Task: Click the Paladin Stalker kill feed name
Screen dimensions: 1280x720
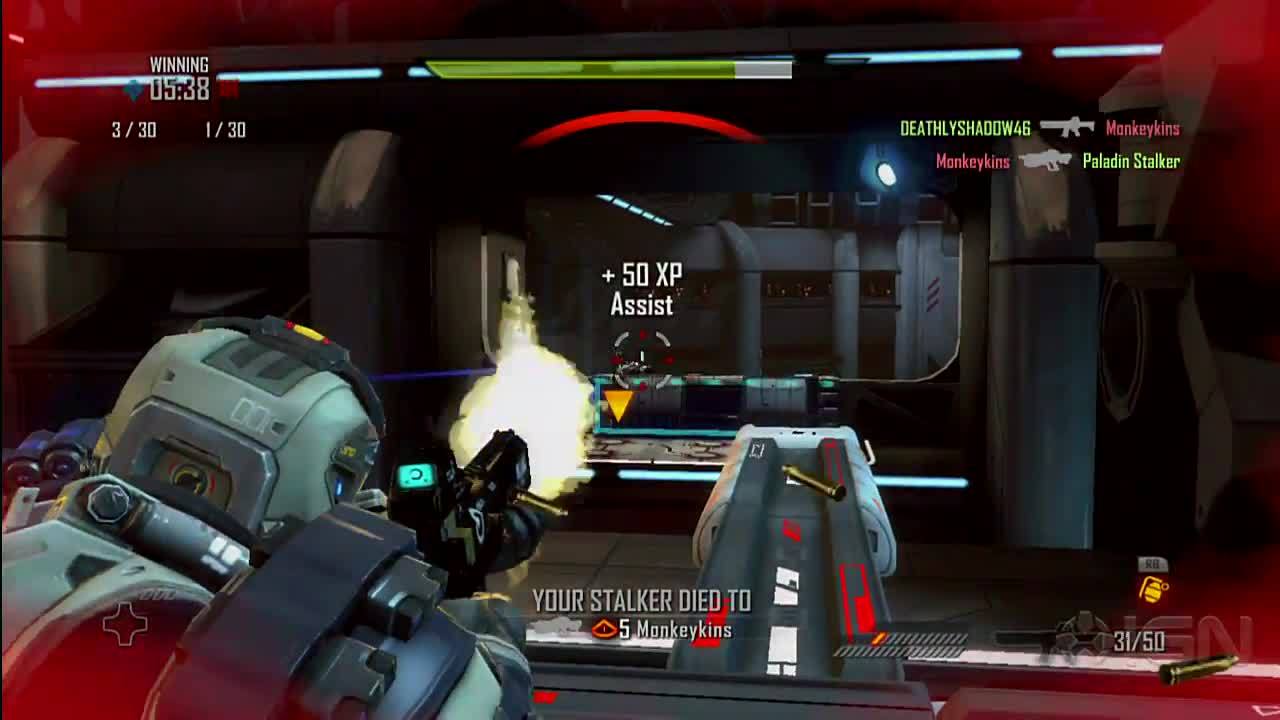Action: point(1131,161)
